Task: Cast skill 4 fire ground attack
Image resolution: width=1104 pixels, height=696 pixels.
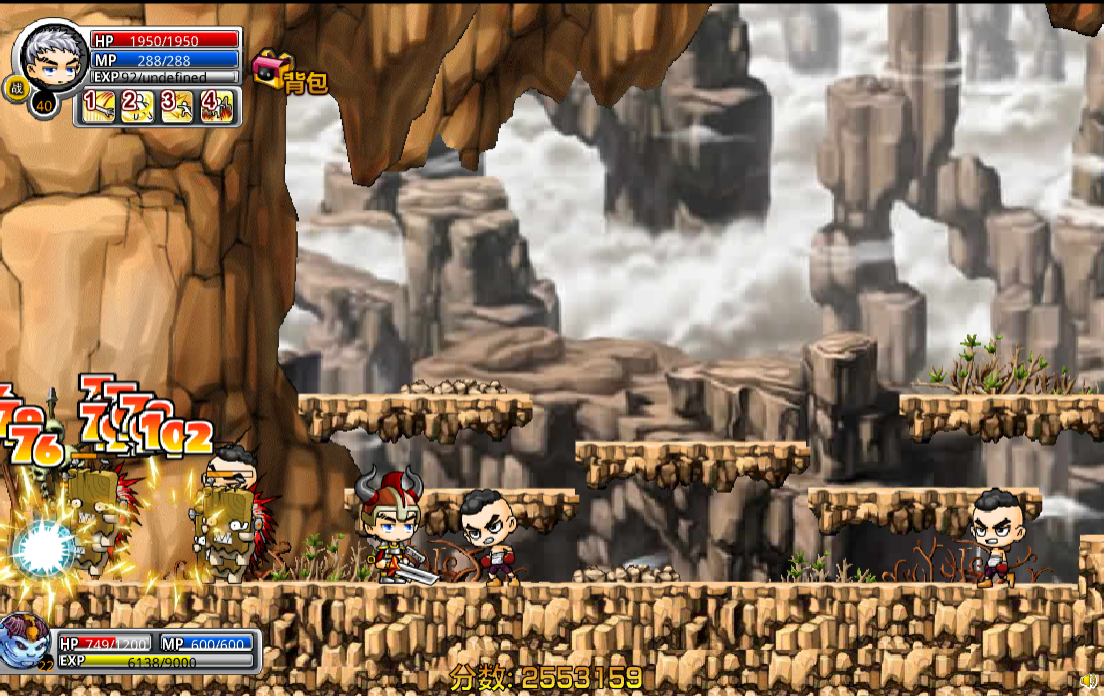Action: click(217, 106)
